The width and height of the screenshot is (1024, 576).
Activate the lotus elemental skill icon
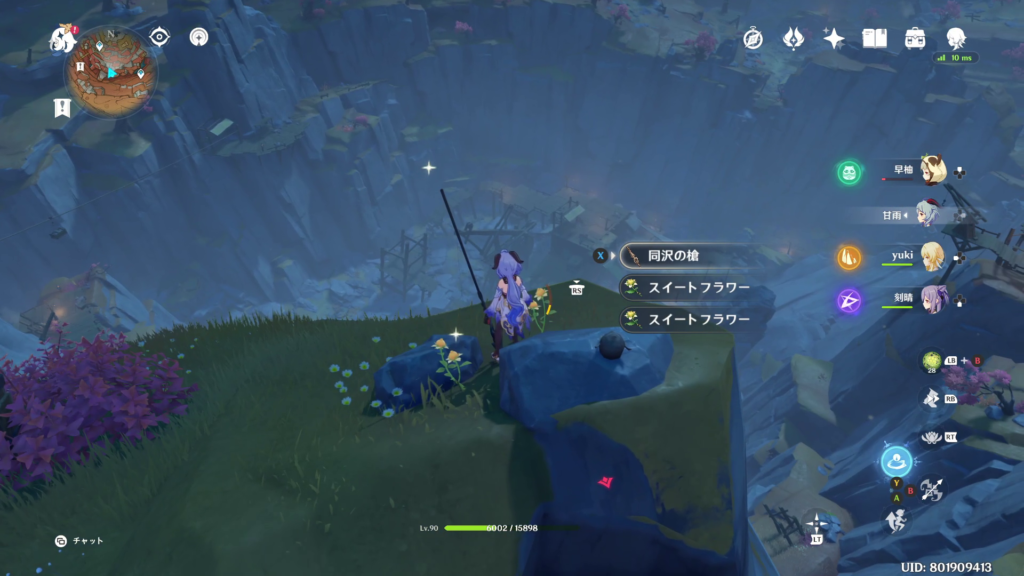932,436
